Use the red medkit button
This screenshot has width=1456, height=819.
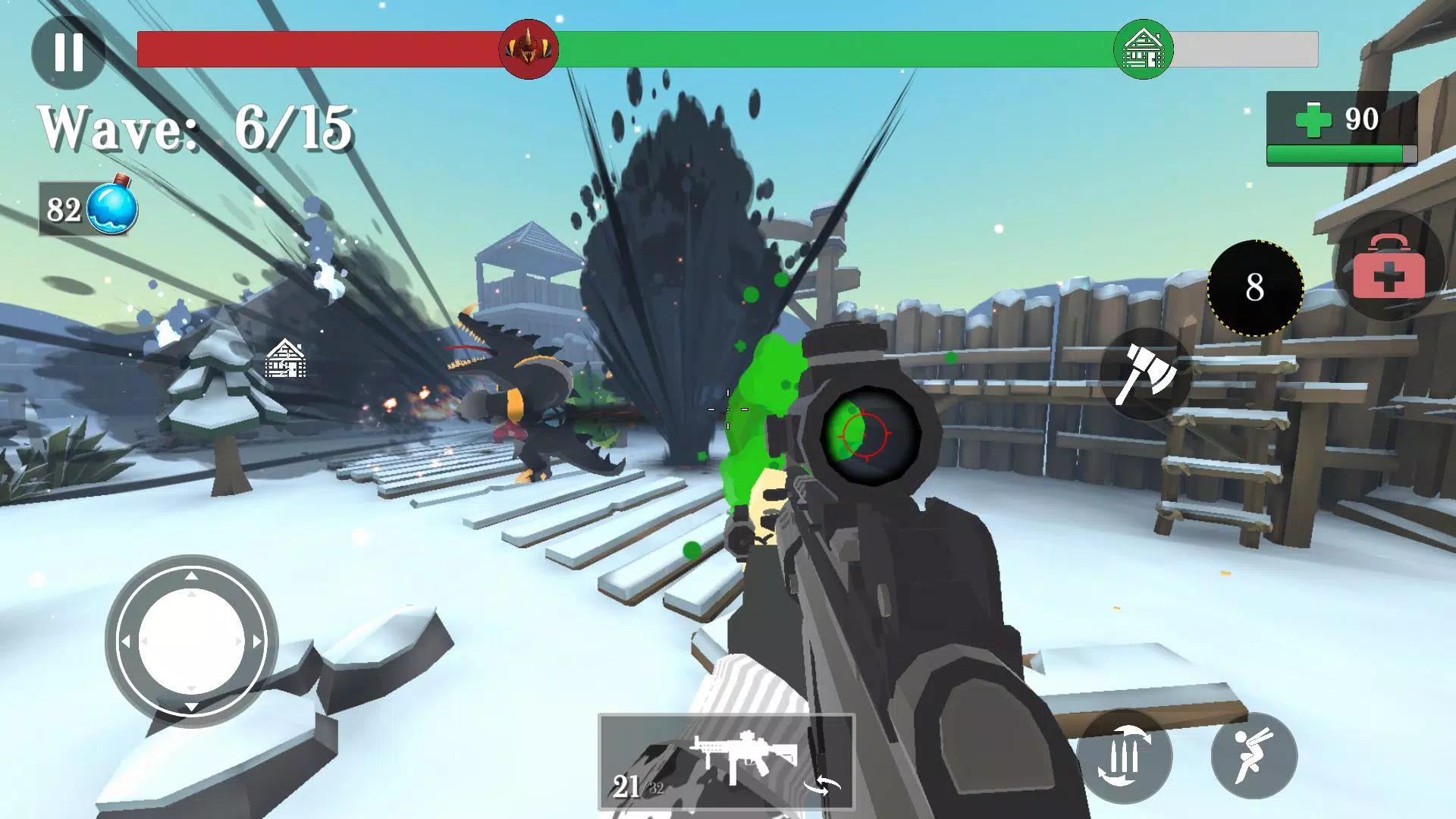pos(1389,265)
